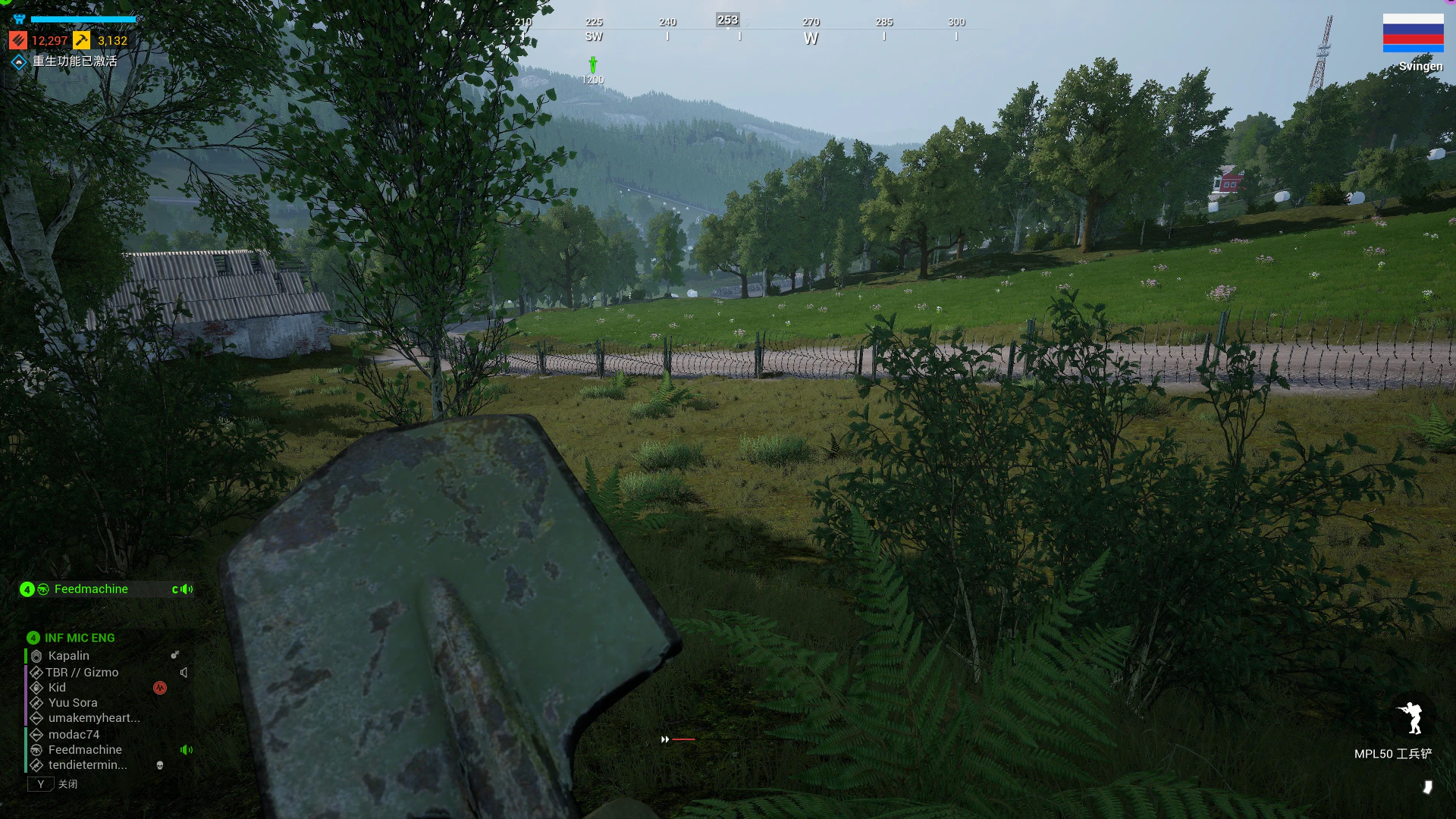The image size is (1456, 819).
Task: Choose tendietermin... in the squad roster
Action: (x=87, y=765)
